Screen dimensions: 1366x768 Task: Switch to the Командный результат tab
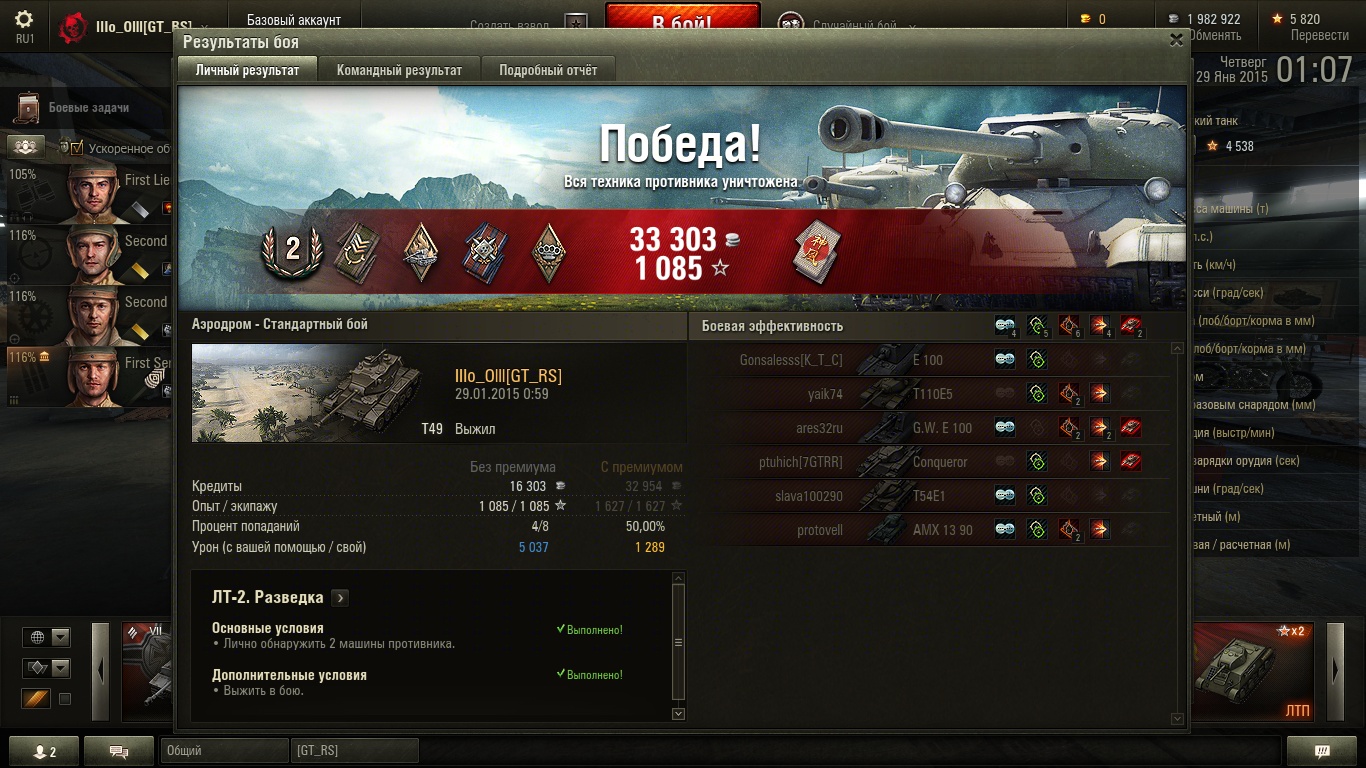coord(399,70)
